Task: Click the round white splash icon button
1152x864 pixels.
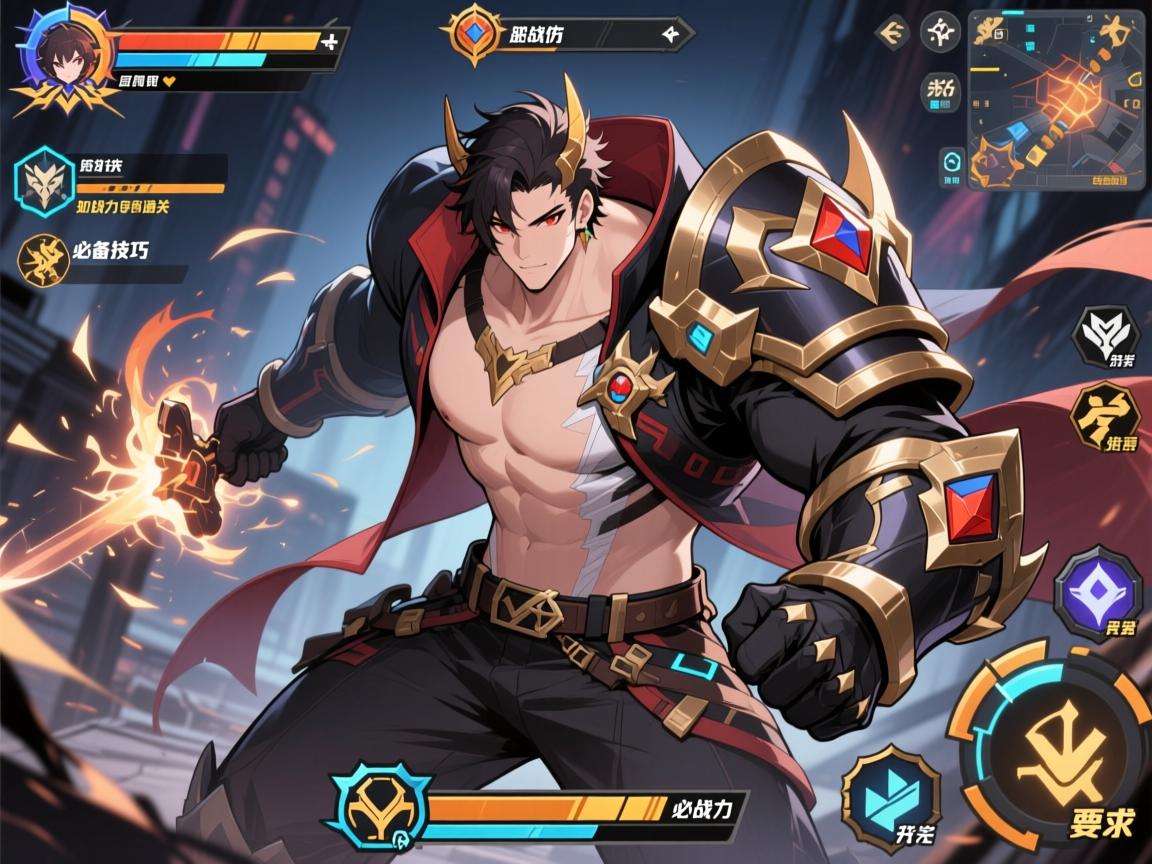Action: coord(939,33)
